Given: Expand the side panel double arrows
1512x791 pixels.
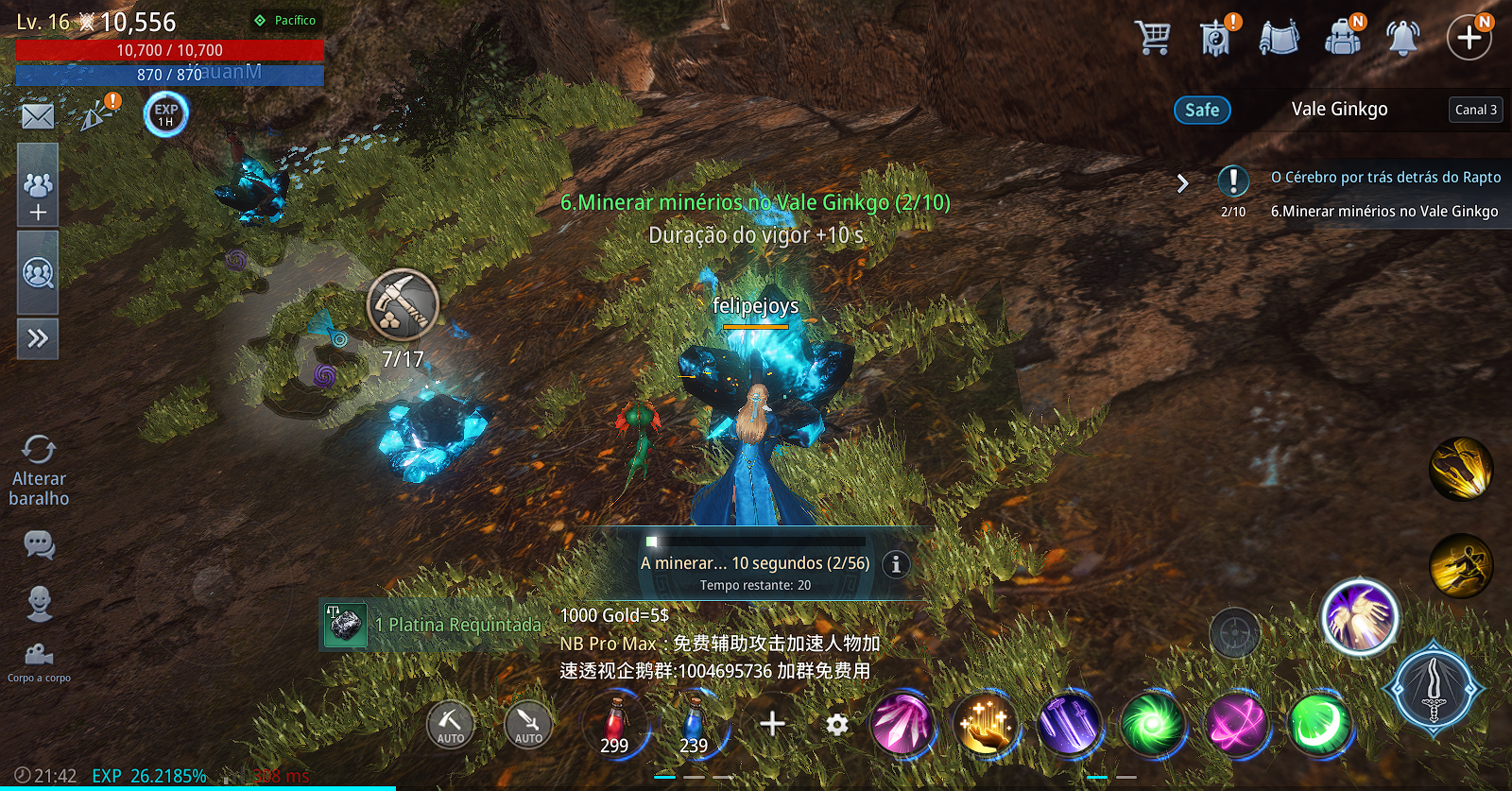Looking at the screenshot, I should 38,338.
